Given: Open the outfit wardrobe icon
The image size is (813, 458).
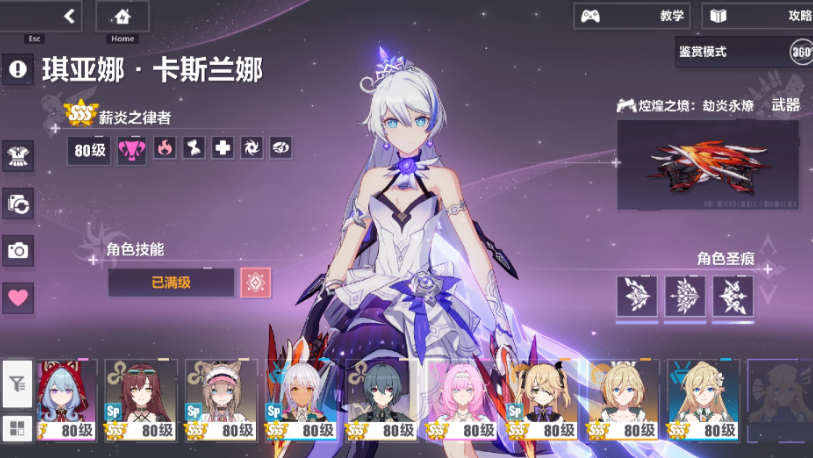Looking at the screenshot, I should (18, 154).
